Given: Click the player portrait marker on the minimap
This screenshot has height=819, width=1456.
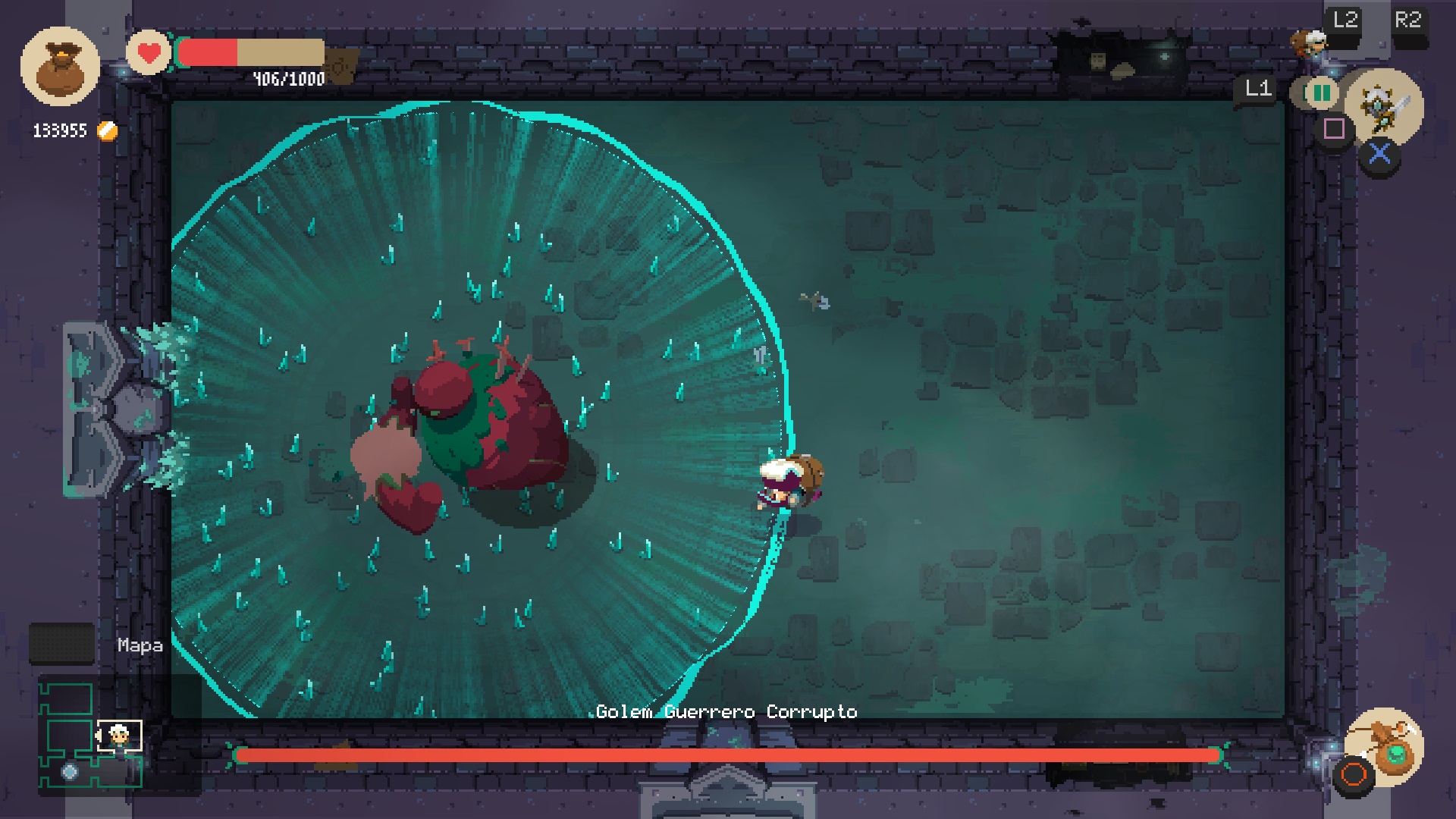Looking at the screenshot, I should (120, 736).
